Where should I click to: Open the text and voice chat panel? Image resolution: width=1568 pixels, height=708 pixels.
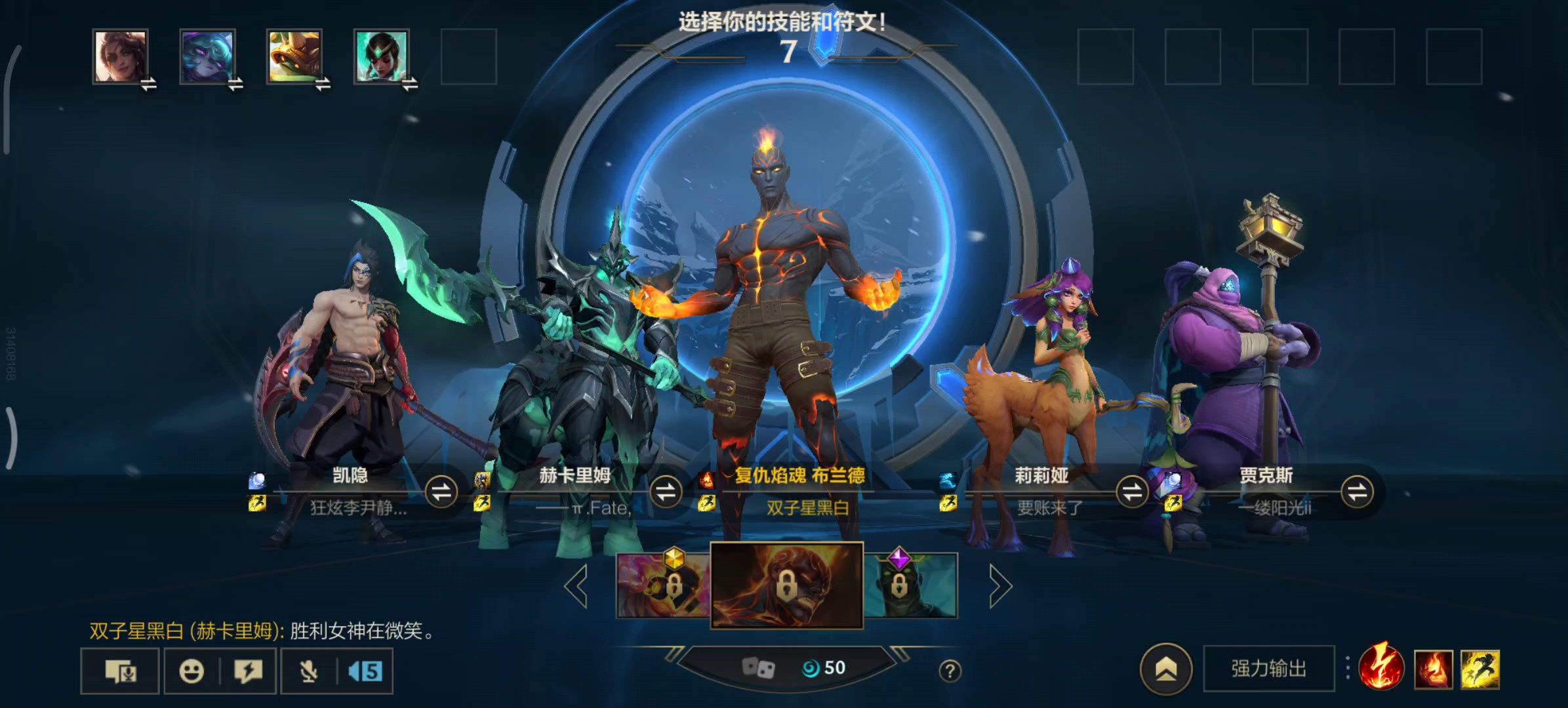(x=121, y=671)
